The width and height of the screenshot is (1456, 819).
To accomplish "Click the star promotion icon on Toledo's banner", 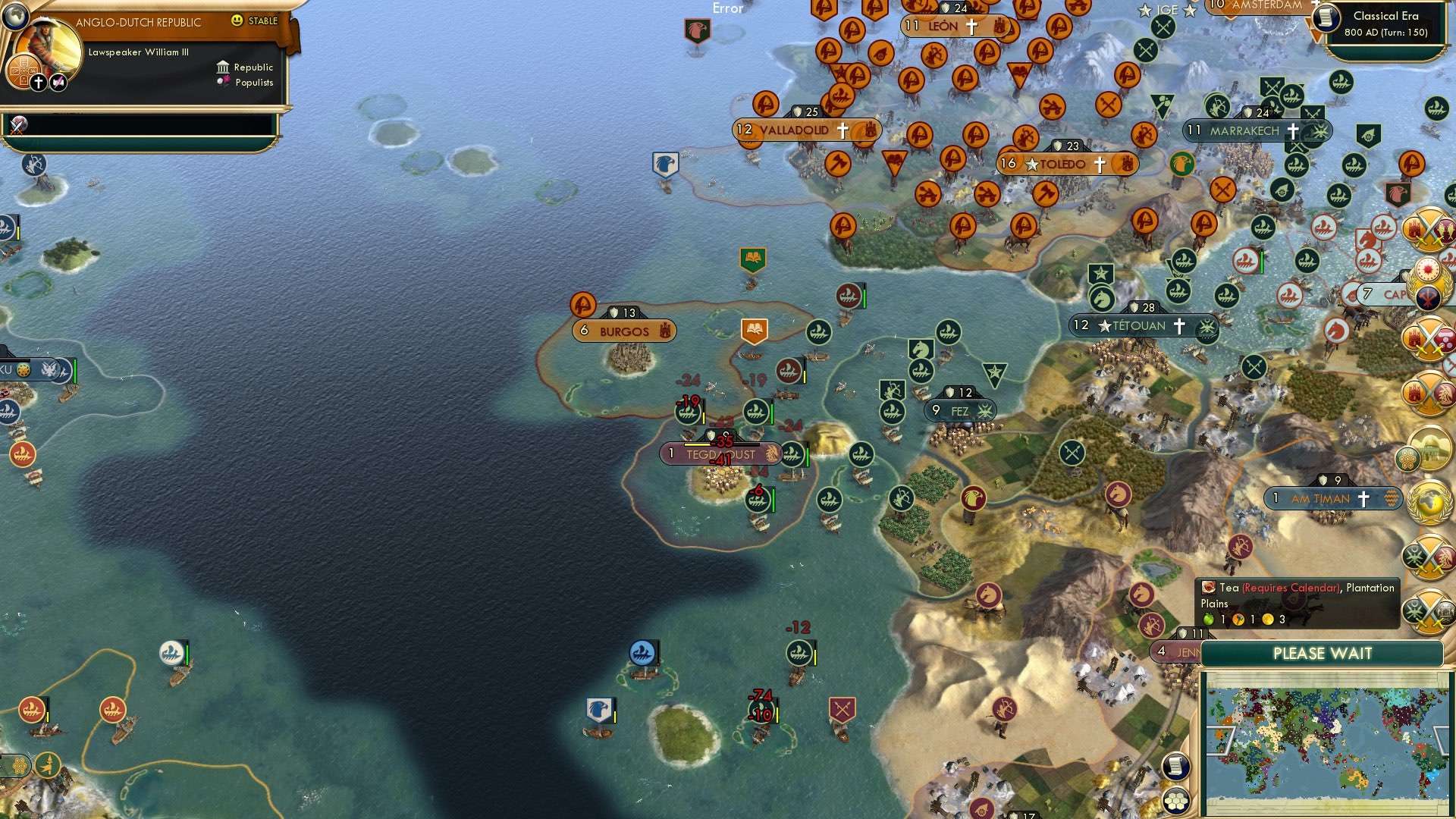I will tap(1031, 163).
